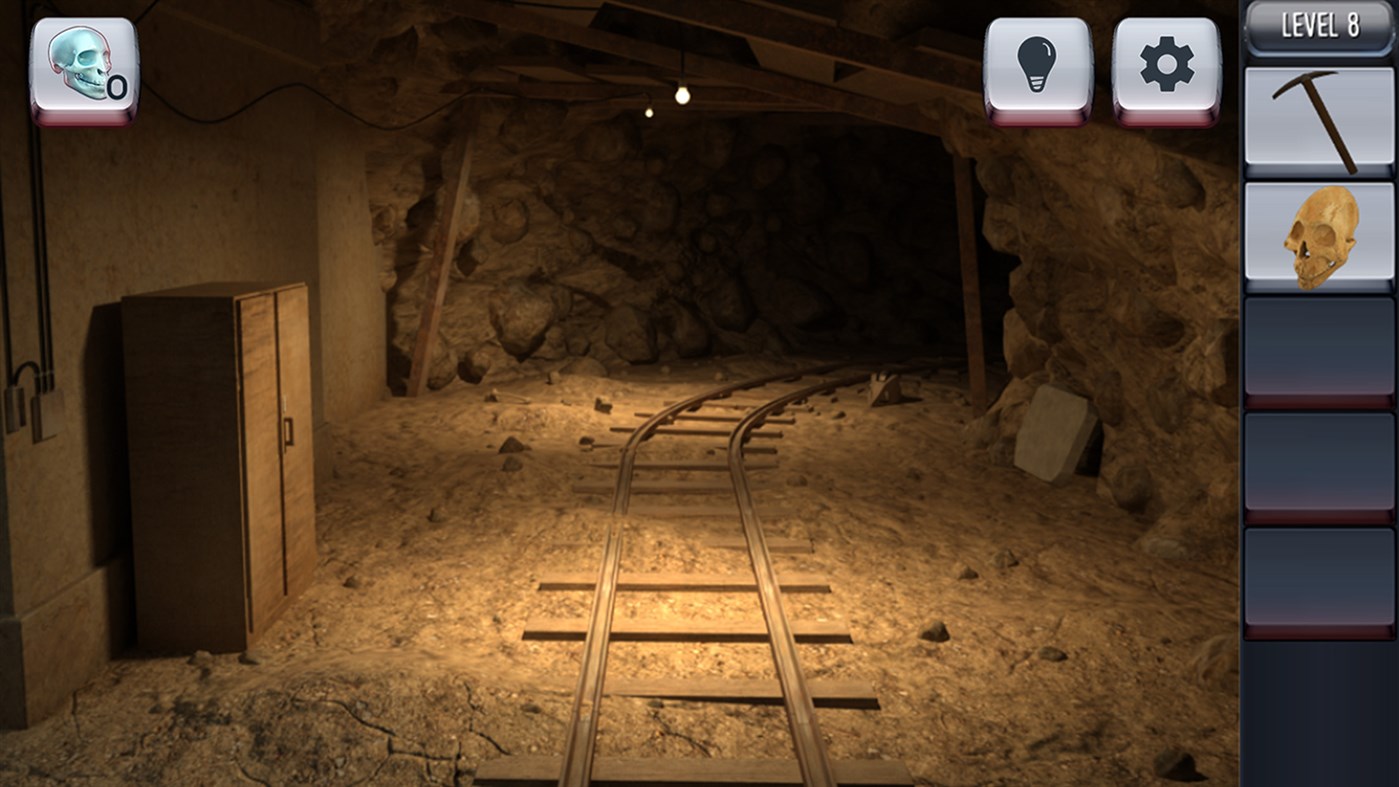Expand the first empty inventory slot
The height and width of the screenshot is (787, 1399).
point(1318,350)
